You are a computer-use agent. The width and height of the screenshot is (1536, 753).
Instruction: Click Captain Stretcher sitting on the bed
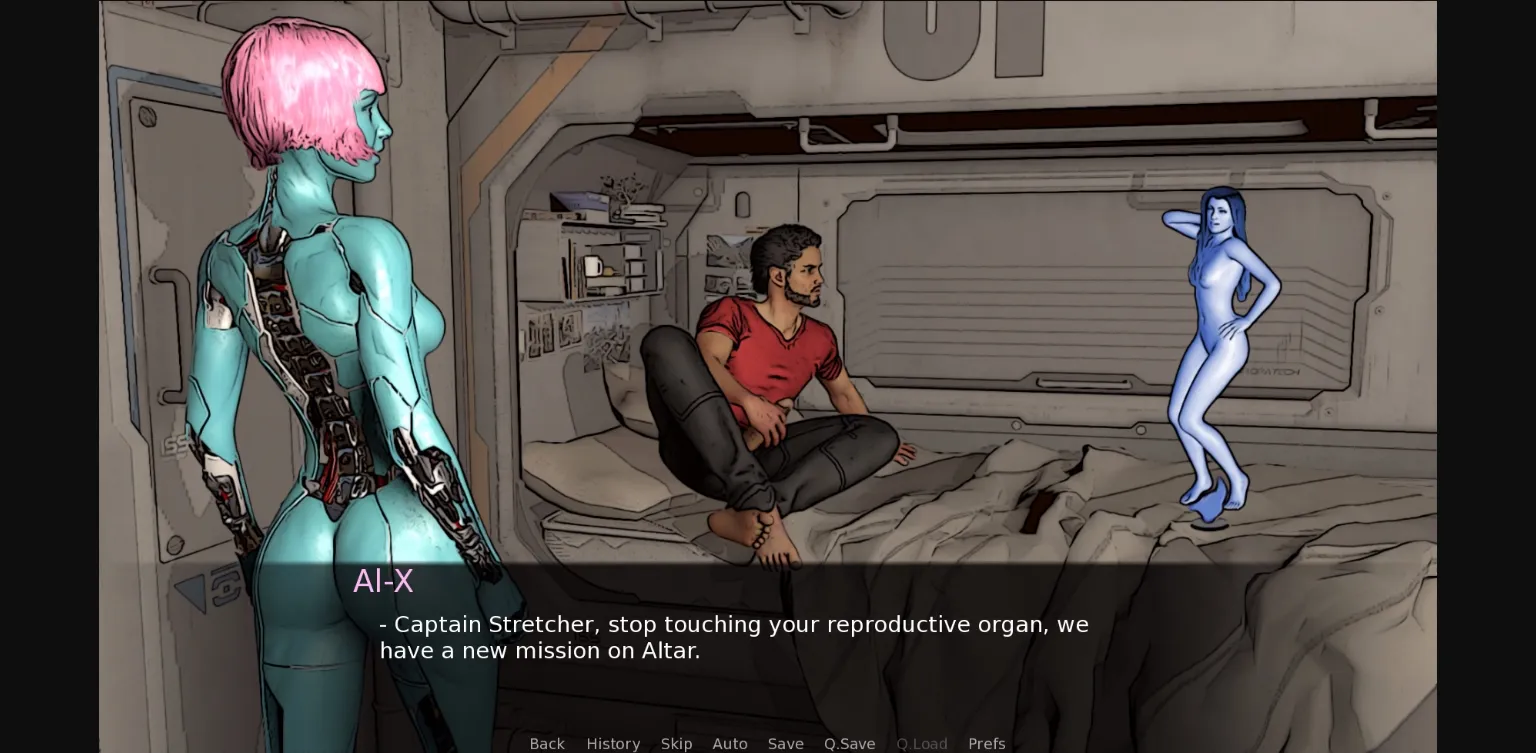tap(780, 350)
